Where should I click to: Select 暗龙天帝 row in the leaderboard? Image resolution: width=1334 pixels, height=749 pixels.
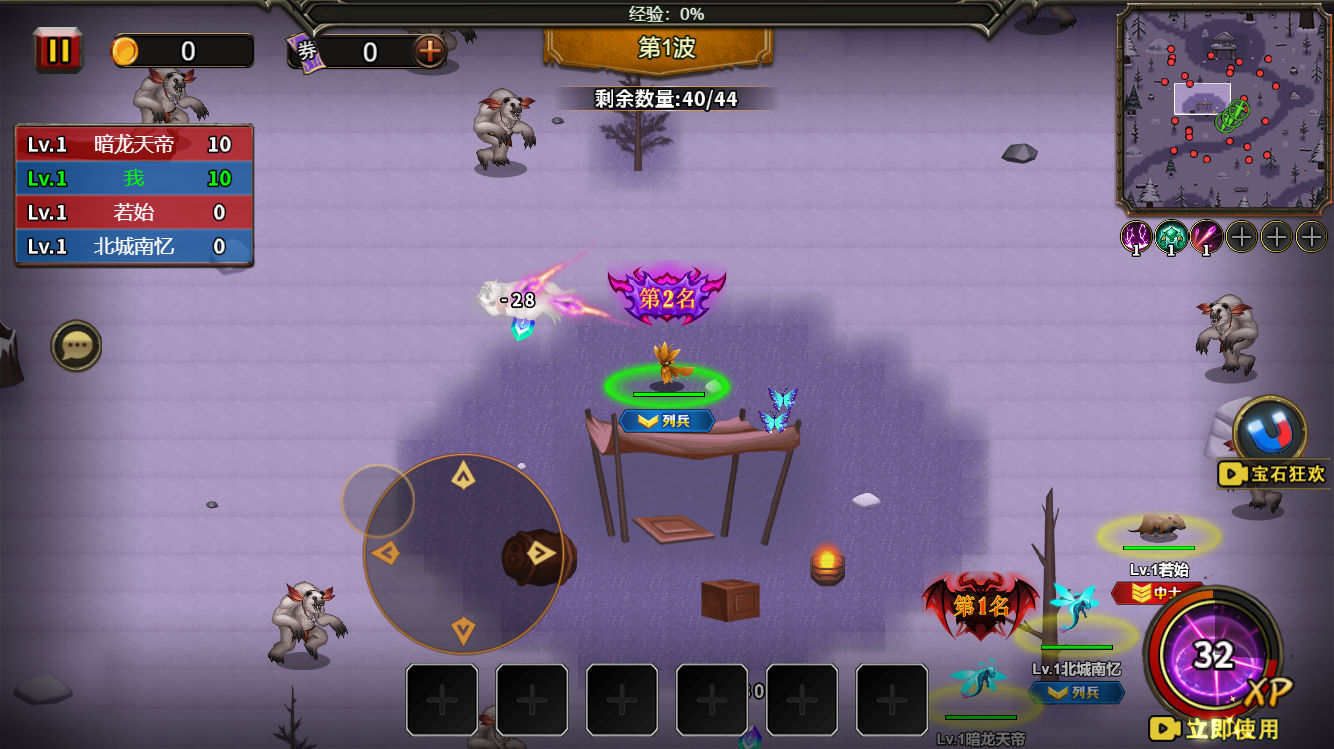pos(134,144)
